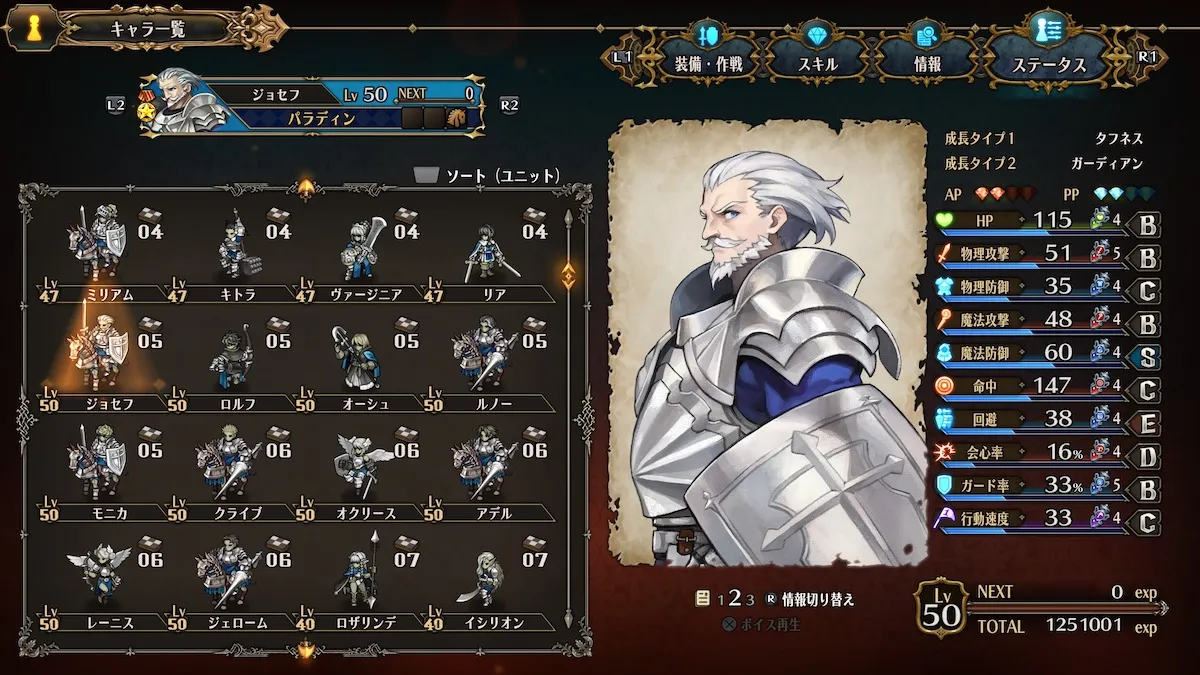Select the character イシリオン

489,578
